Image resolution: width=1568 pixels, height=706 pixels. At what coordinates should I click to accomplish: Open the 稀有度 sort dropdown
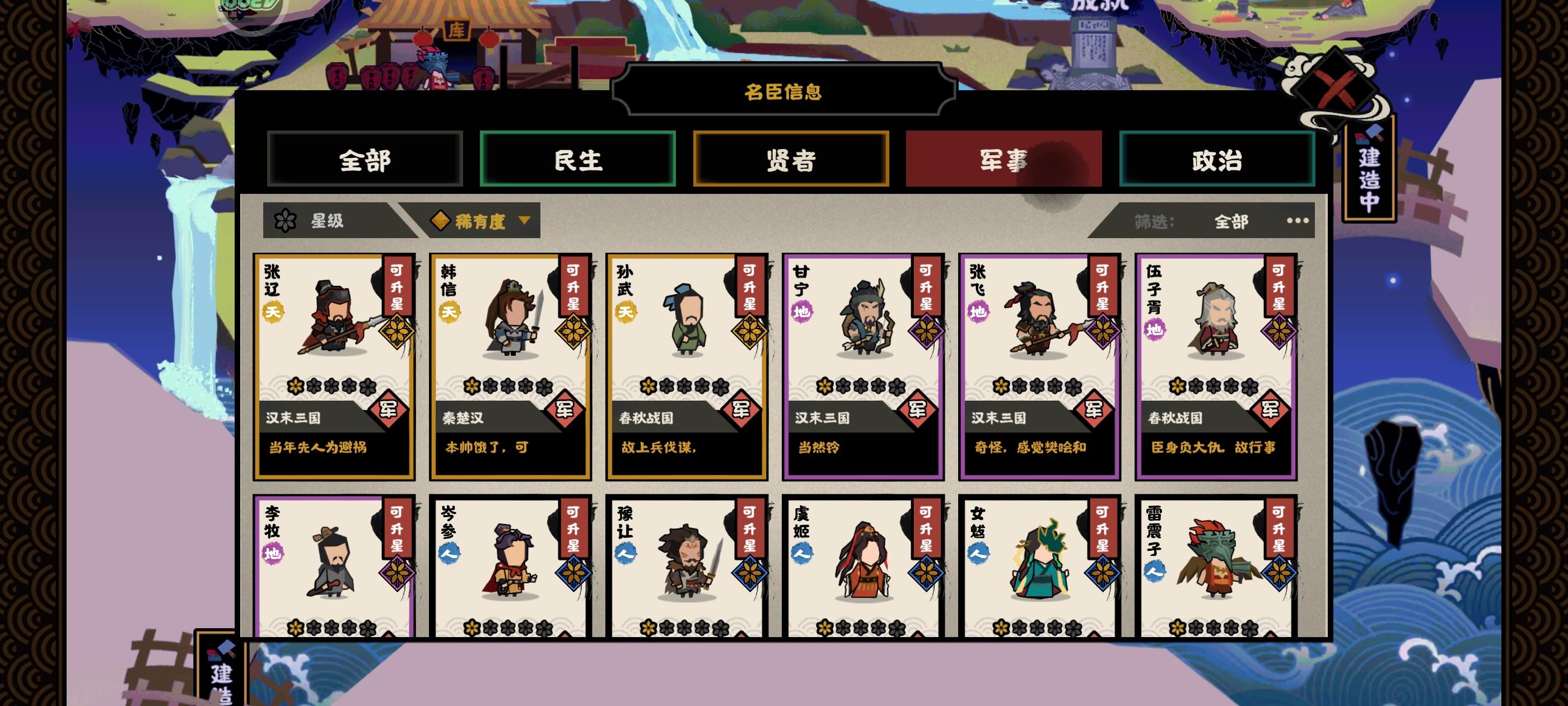[x=481, y=221]
